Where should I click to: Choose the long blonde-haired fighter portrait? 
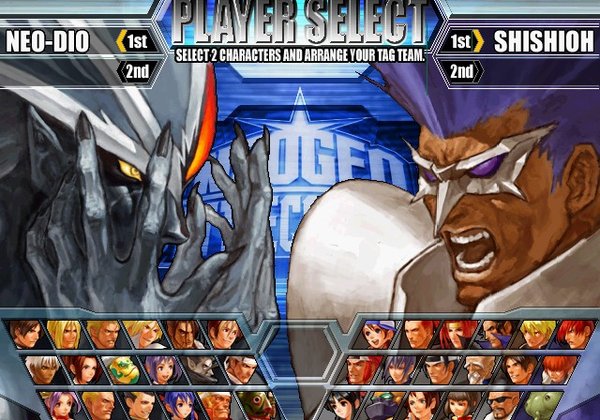click(x=62, y=334)
